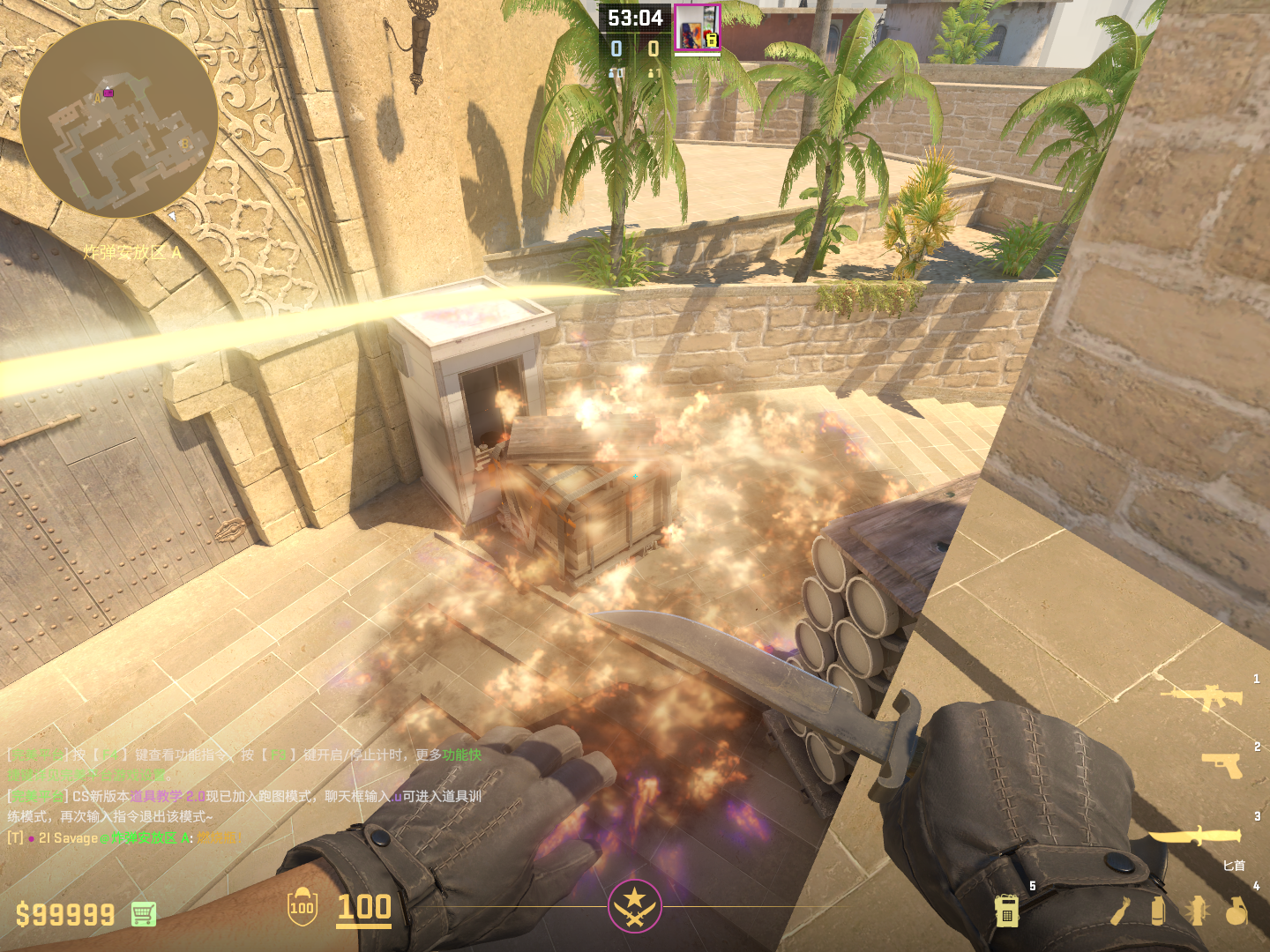Choose the Molotov grenade icon

(x=1120, y=911)
